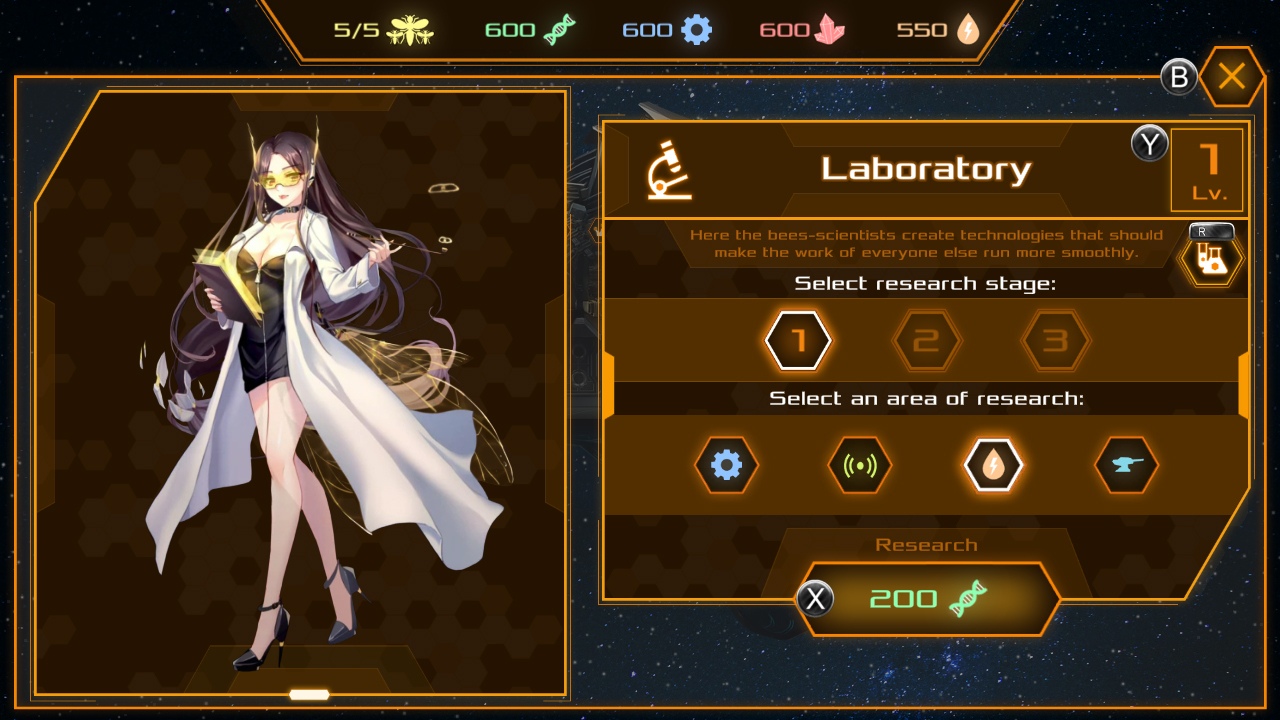This screenshot has width=1280, height=720.
Task: Select the signal research area
Action: tap(860, 465)
